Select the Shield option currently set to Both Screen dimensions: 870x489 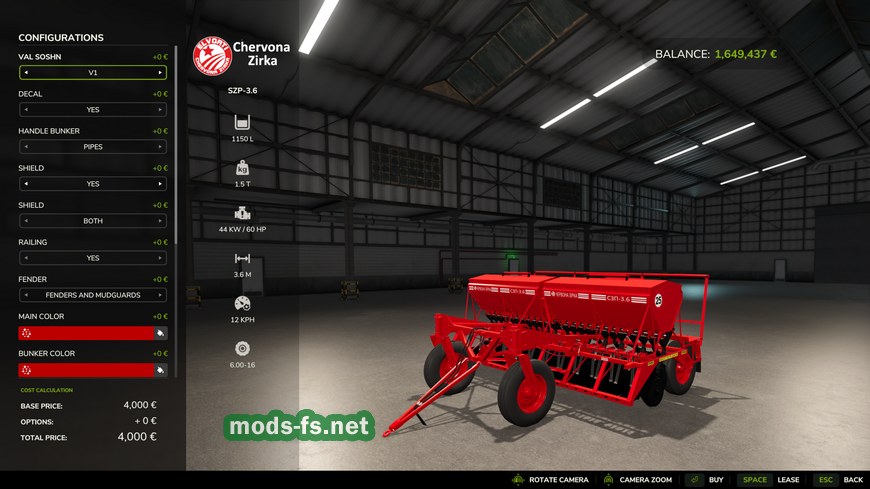pyautogui.click(x=92, y=221)
